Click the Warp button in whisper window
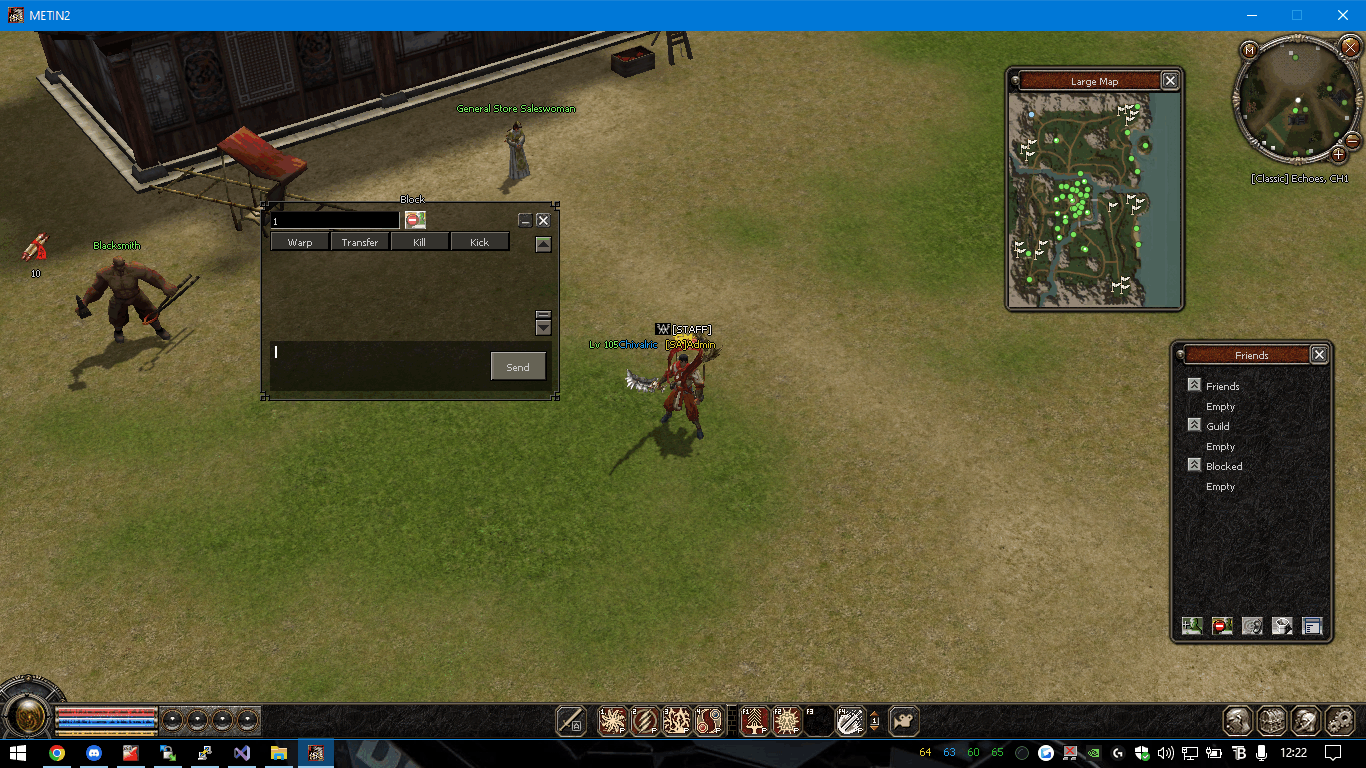The width and height of the screenshot is (1366, 768). pos(300,242)
